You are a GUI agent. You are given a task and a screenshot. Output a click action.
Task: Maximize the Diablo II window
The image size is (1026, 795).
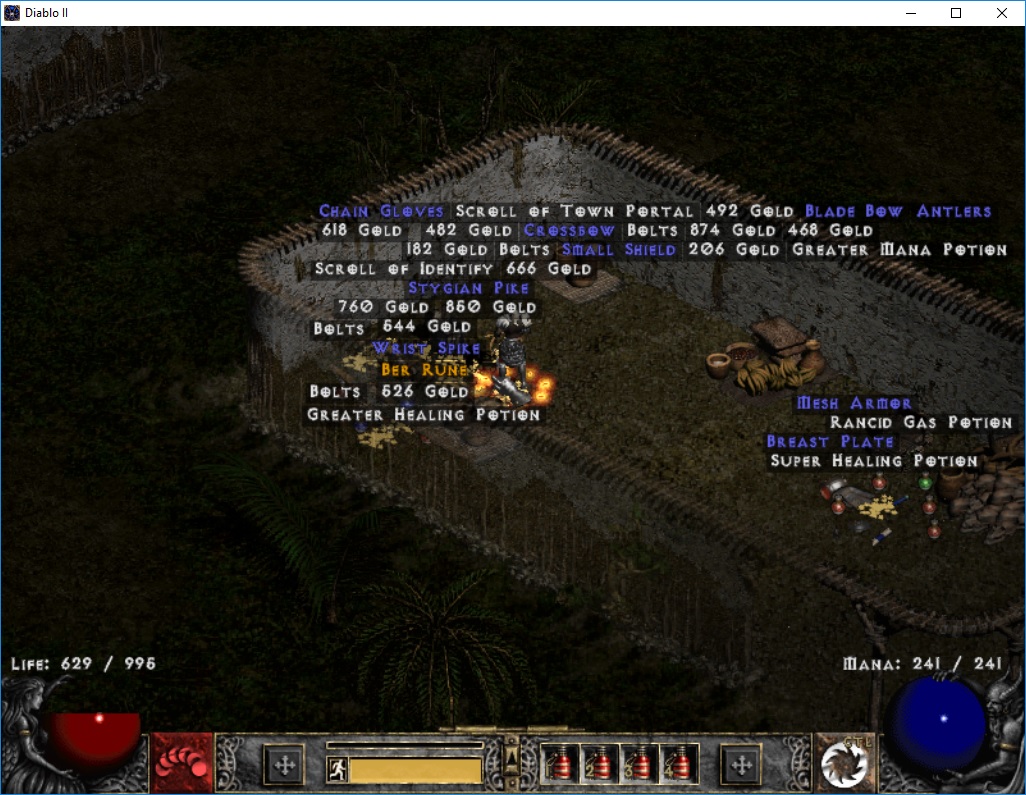(955, 13)
